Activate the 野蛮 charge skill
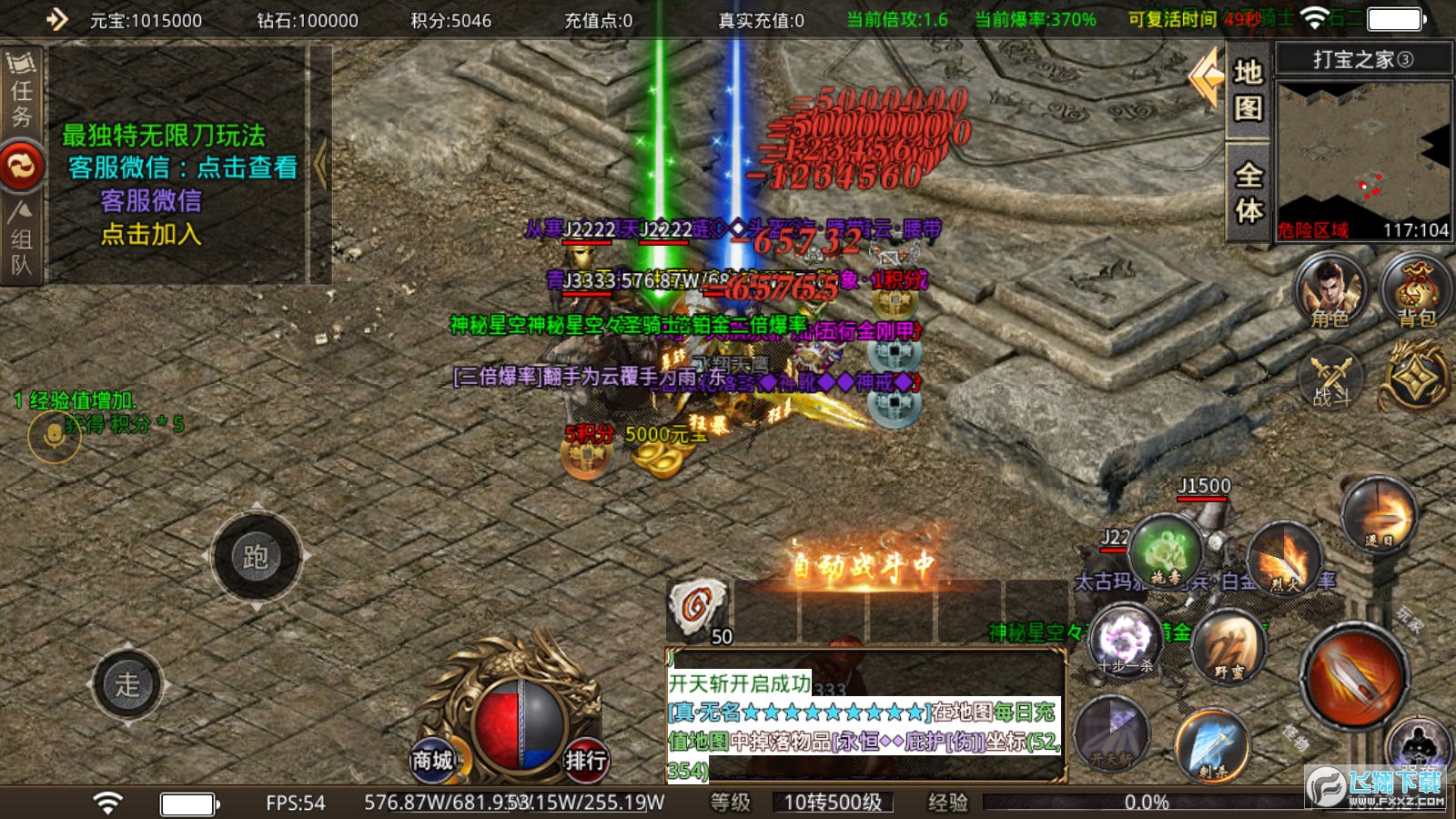This screenshot has width=1456, height=819. pos(1229,648)
